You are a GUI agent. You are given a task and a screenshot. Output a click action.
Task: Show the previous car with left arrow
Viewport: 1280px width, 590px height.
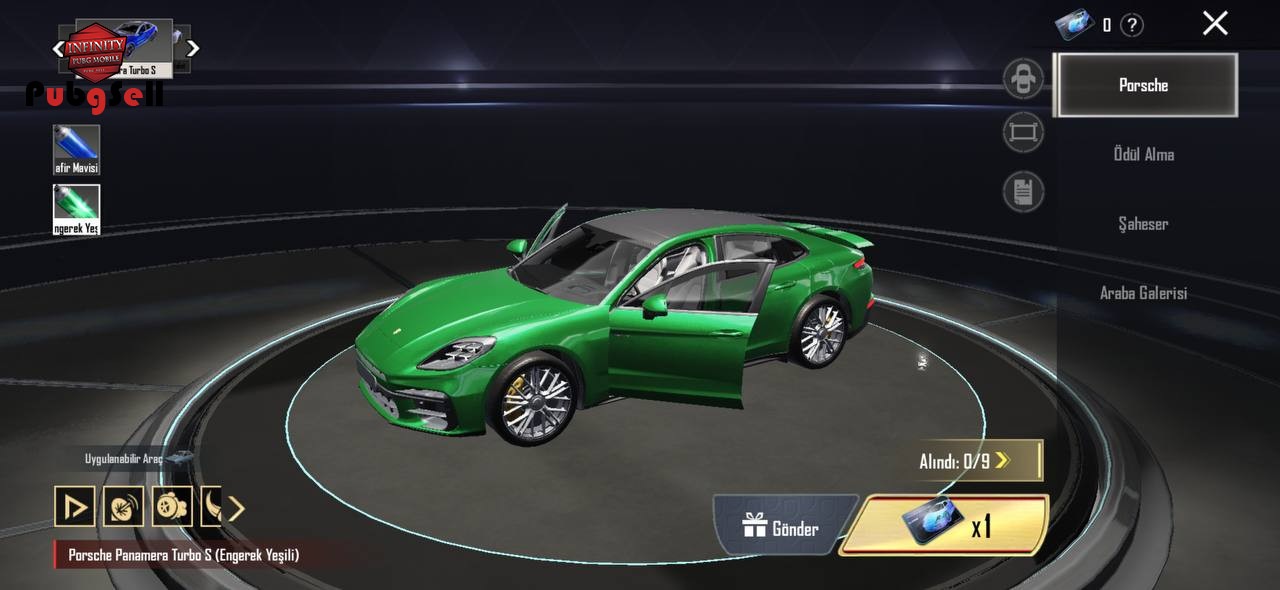58,48
